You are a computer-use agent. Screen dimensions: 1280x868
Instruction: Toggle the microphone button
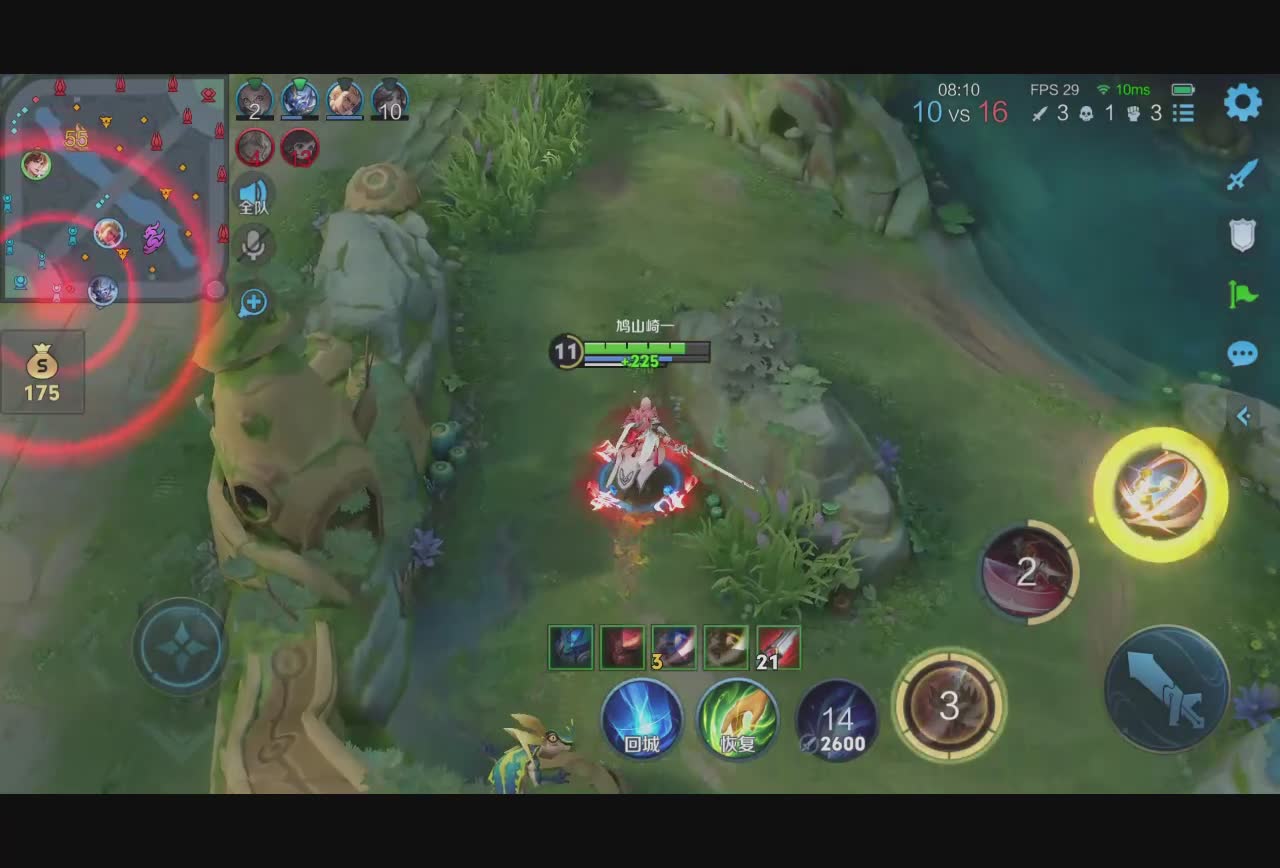click(x=254, y=245)
